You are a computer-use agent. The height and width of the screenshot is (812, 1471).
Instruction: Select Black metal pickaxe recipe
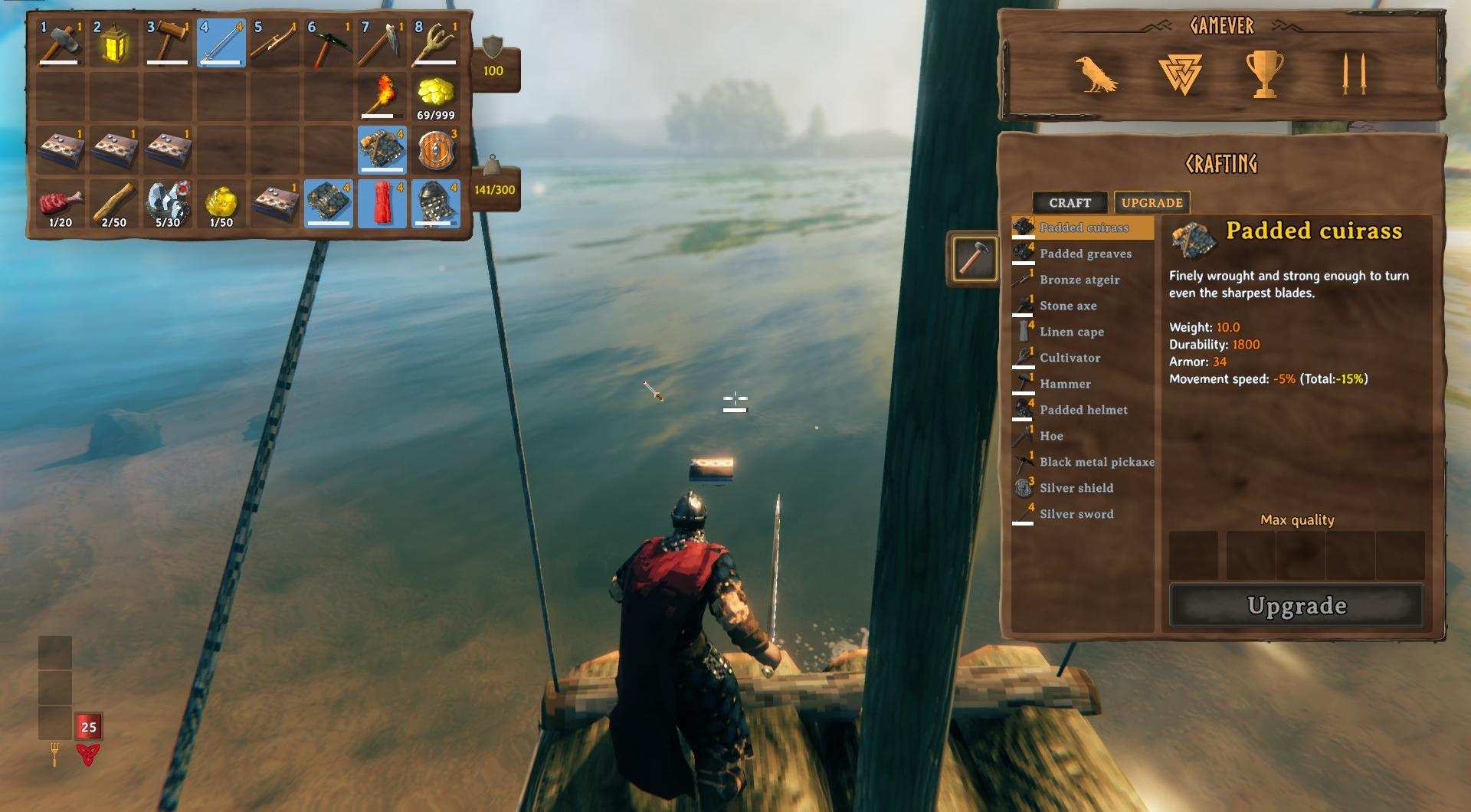(x=1096, y=462)
